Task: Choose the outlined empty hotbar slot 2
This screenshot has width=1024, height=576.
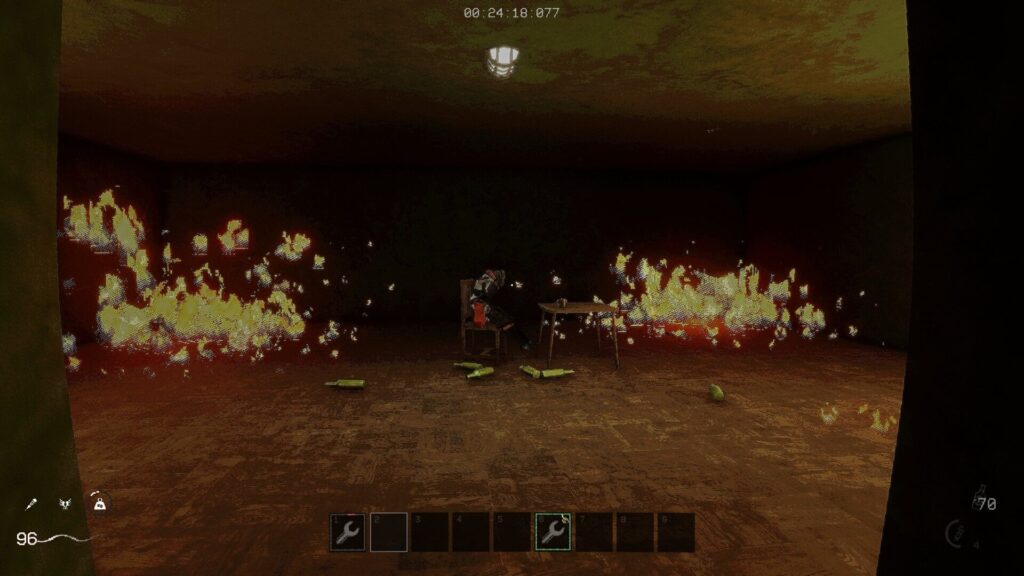Action: click(x=389, y=532)
